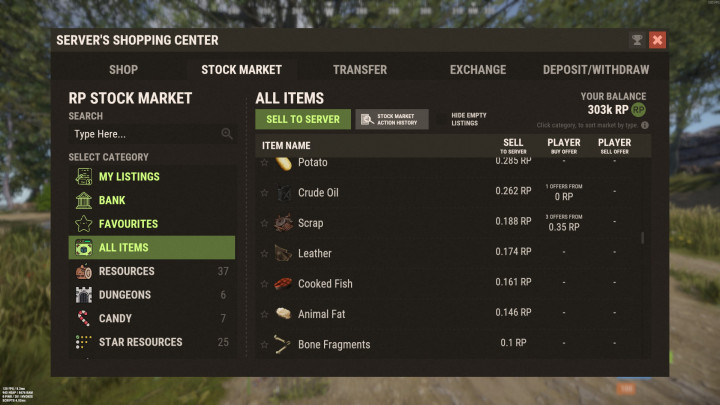Click the trophy icon in title bar
Screen dimensions: 720x405
click(637, 40)
